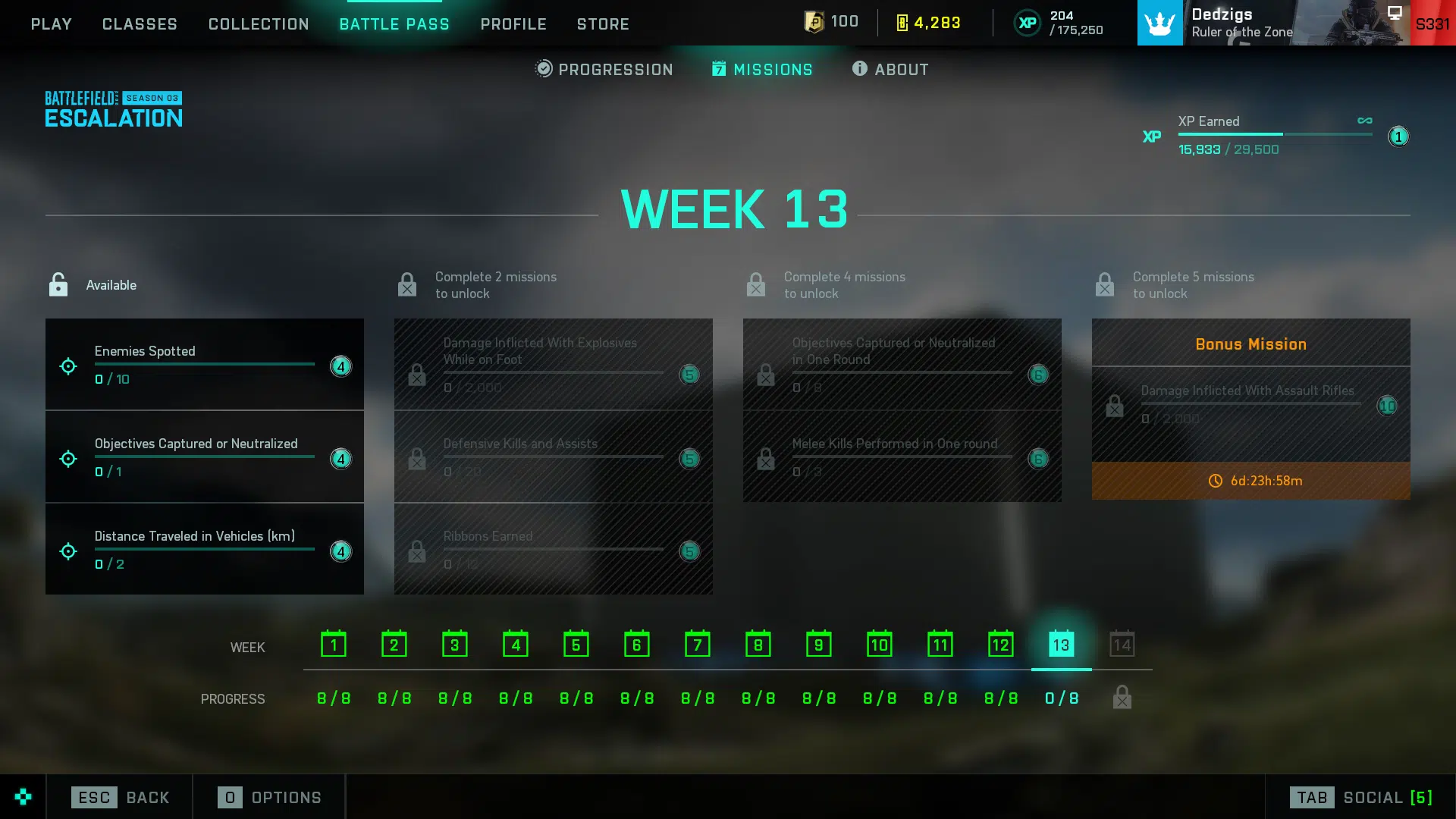Screen dimensions: 1456x819
Task: Visit the Store
Action: (x=603, y=24)
